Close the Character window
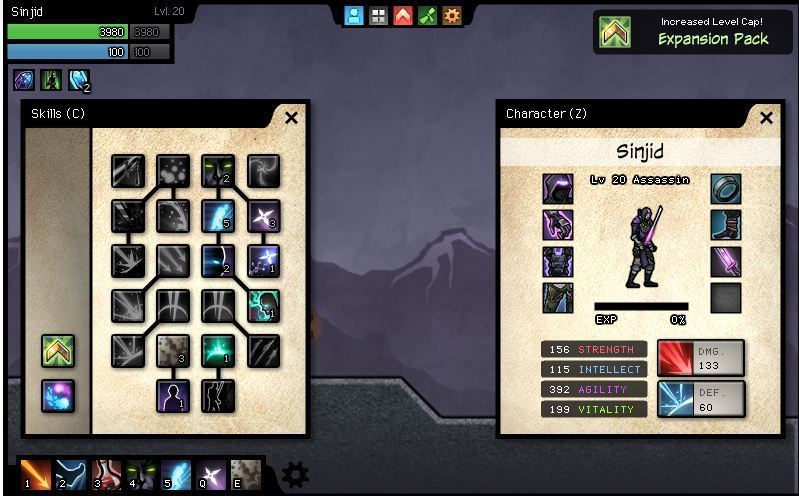The image size is (799, 496). tap(766, 118)
